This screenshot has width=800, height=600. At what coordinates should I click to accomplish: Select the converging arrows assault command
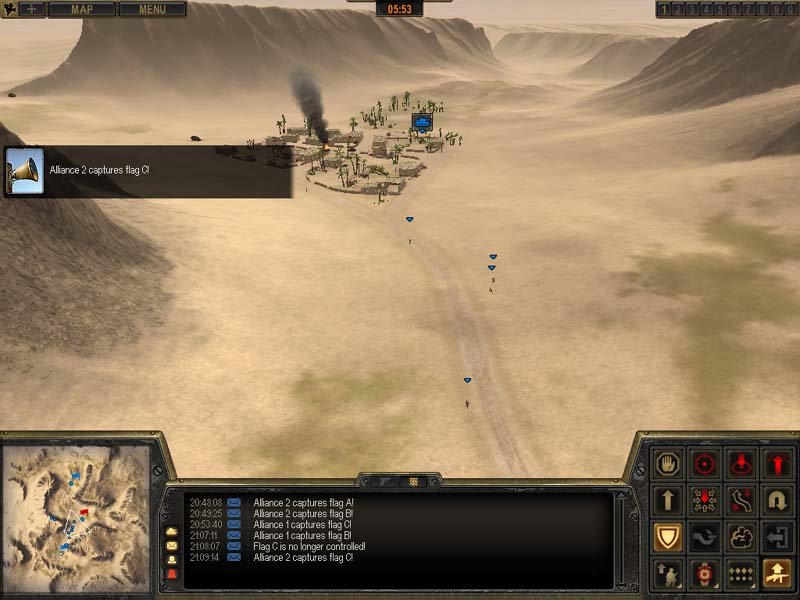pyautogui.click(x=705, y=501)
